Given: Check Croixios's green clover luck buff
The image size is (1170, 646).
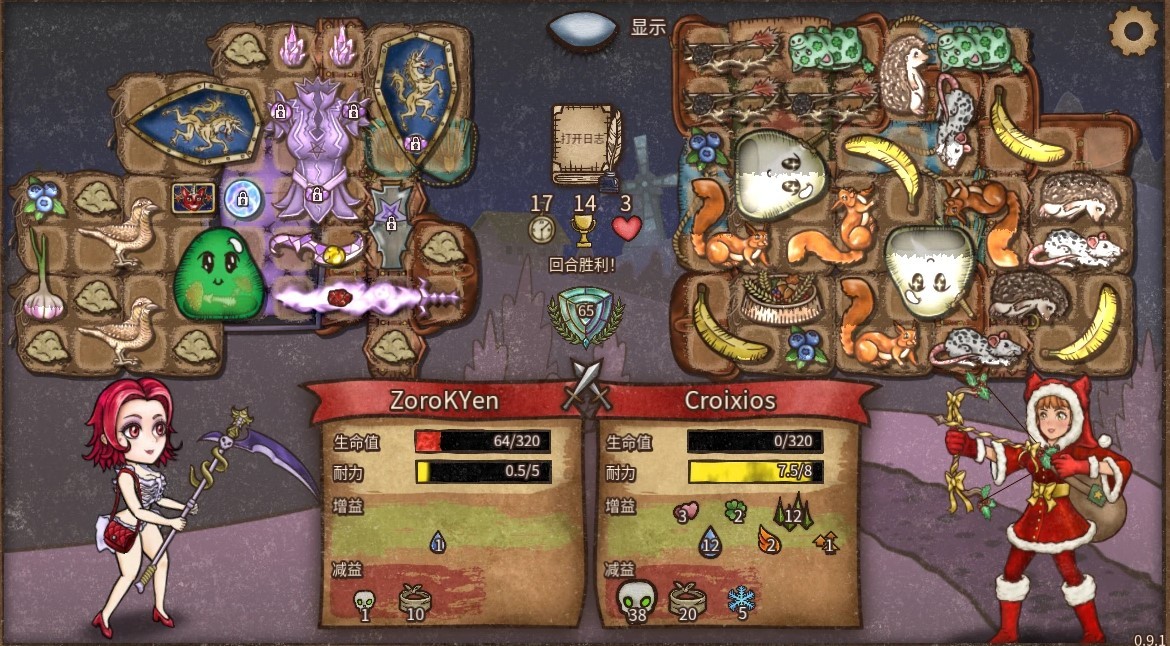Looking at the screenshot, I should tap(736, 513).
